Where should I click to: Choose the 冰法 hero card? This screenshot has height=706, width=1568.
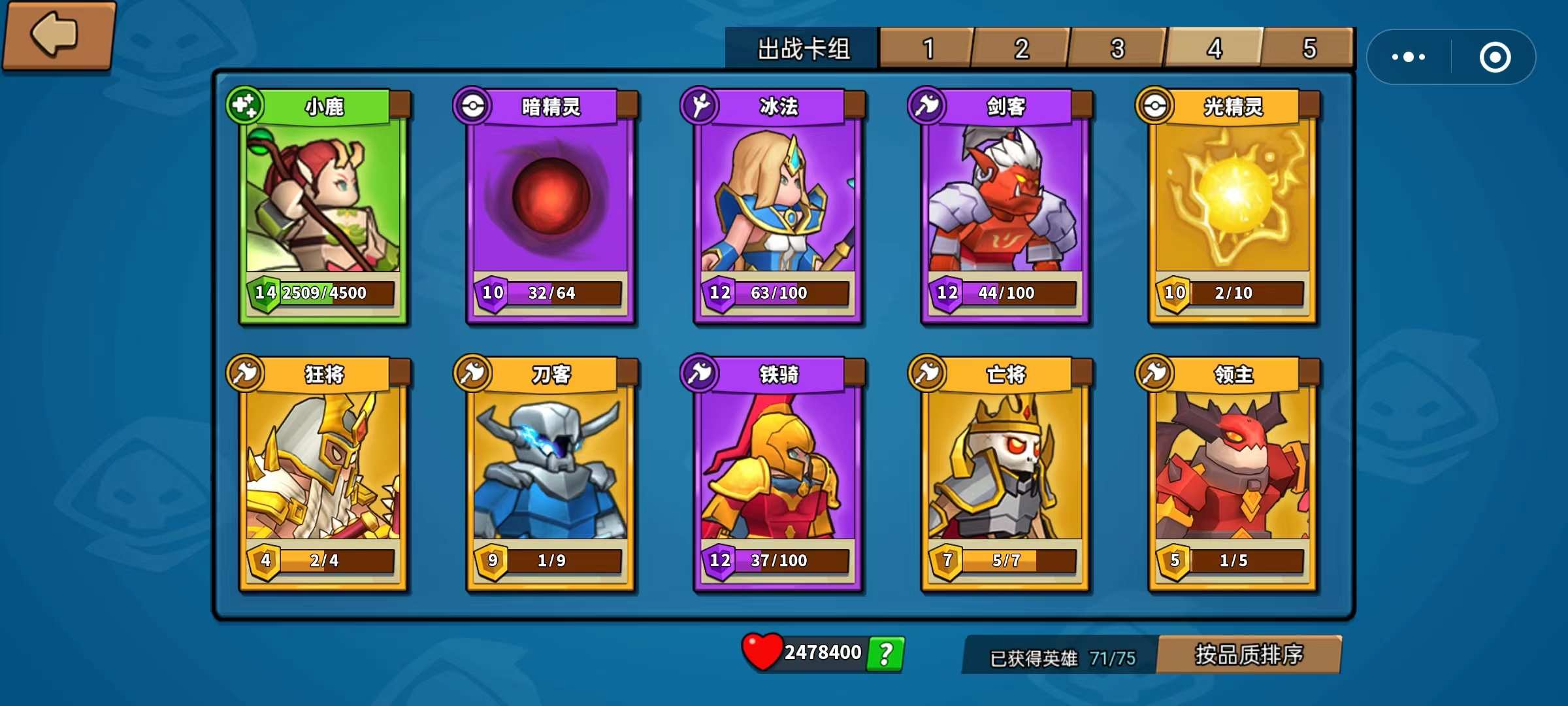click(x=777, y=206)
